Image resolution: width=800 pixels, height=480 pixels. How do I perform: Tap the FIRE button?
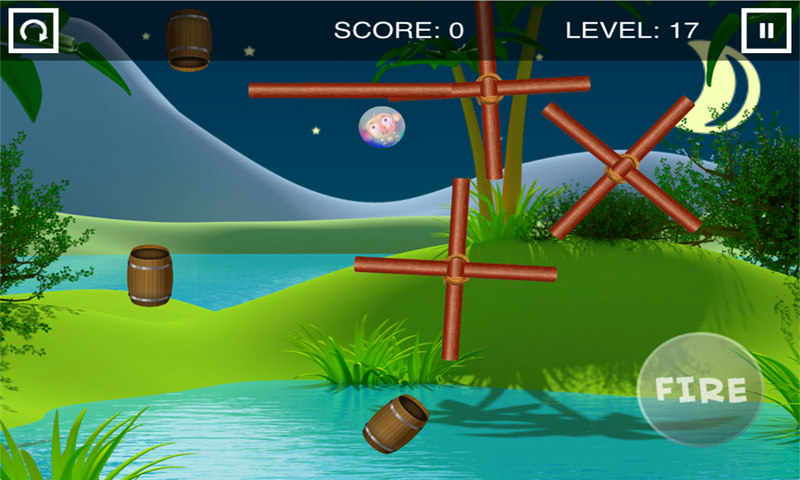click(700, 389)
